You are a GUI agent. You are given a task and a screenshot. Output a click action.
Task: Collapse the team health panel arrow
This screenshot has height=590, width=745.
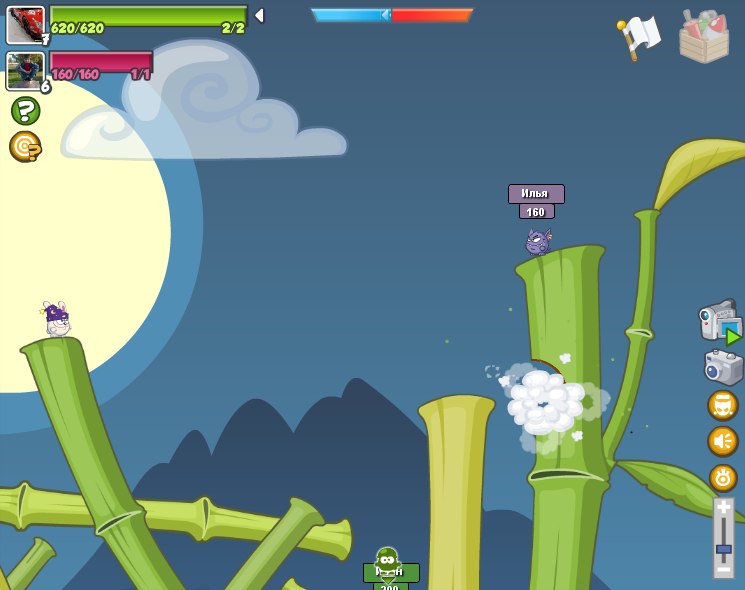tap(259, 15)
